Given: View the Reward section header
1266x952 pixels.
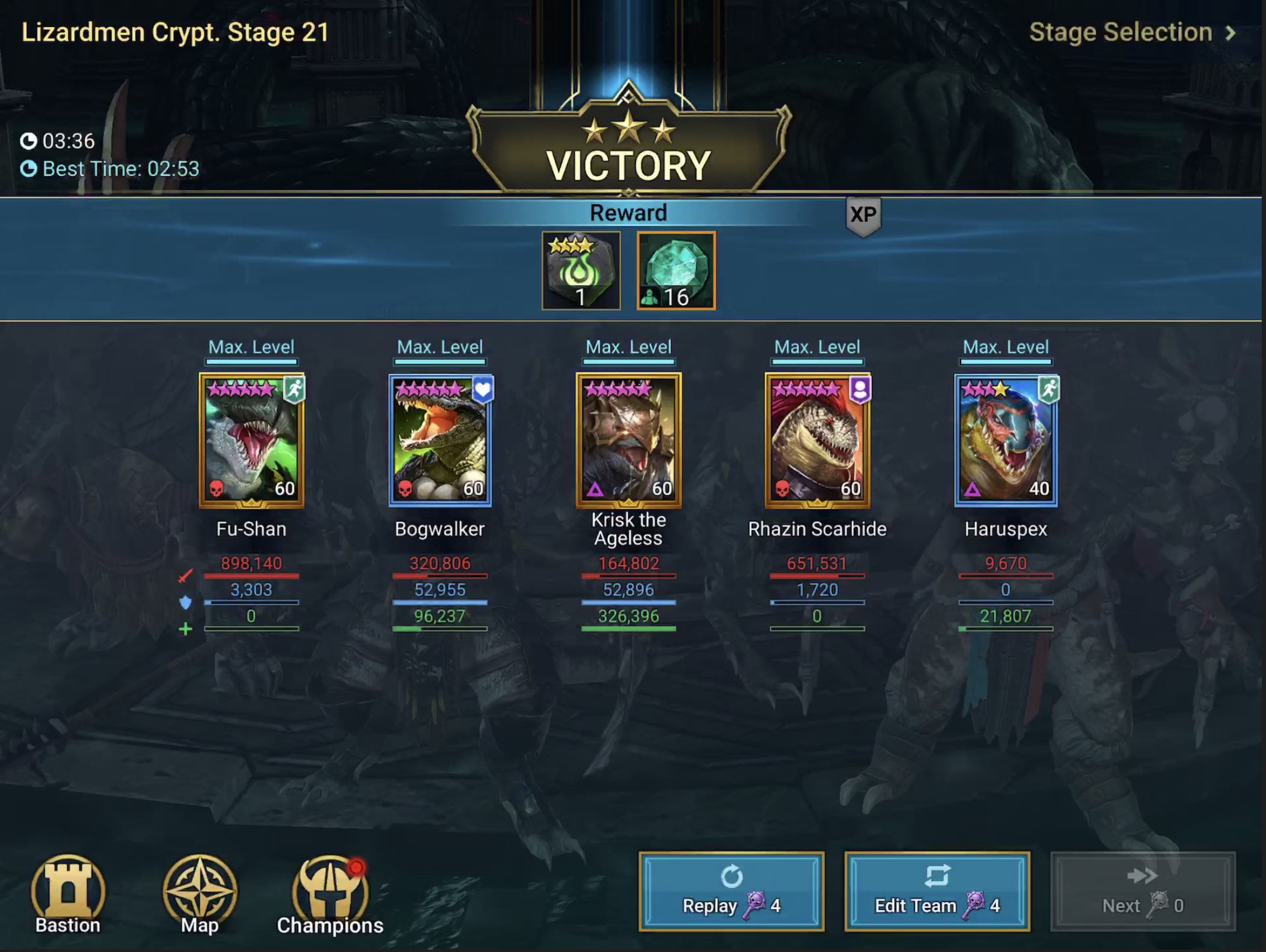Looking at the screenshot, I should 628,212.
